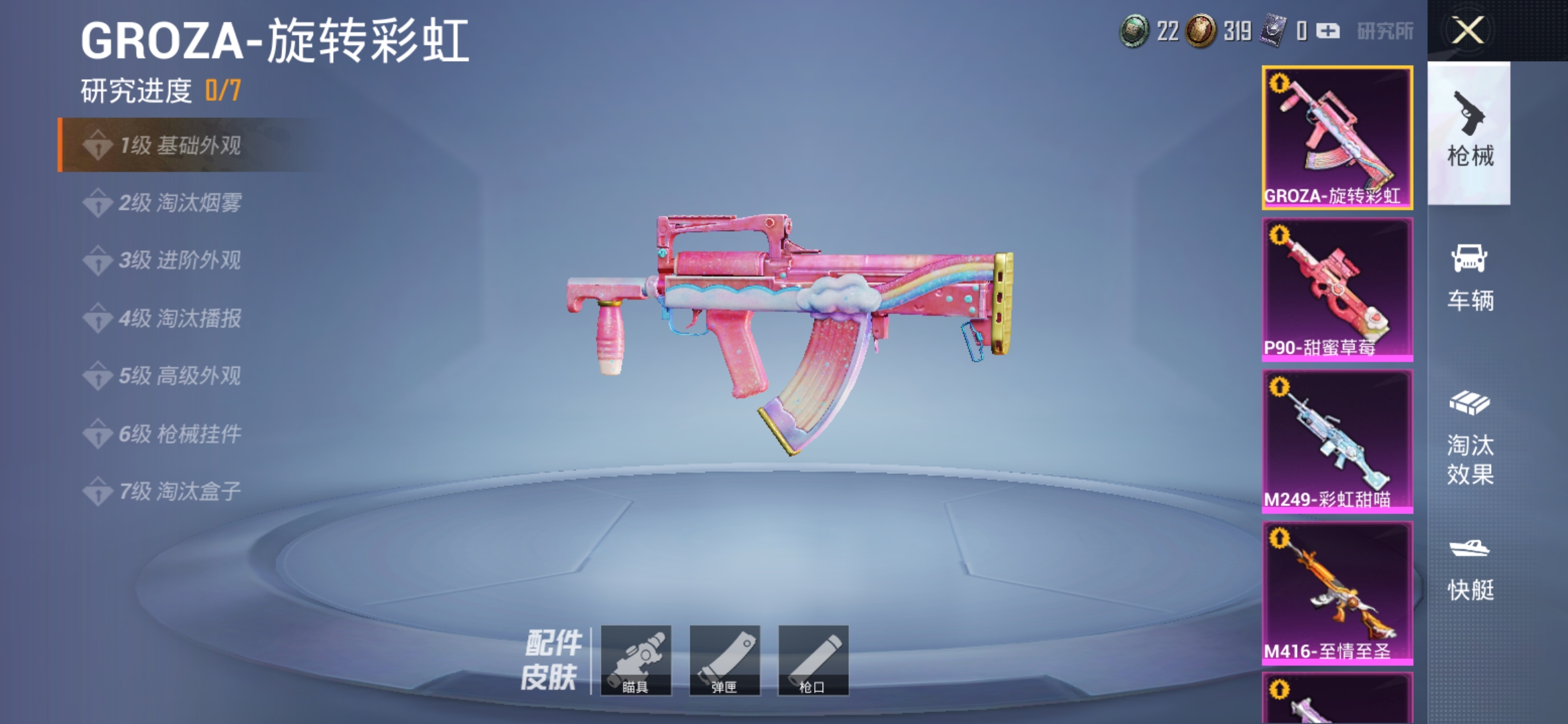Show level 5 高级外观 details

pos(180,376)
